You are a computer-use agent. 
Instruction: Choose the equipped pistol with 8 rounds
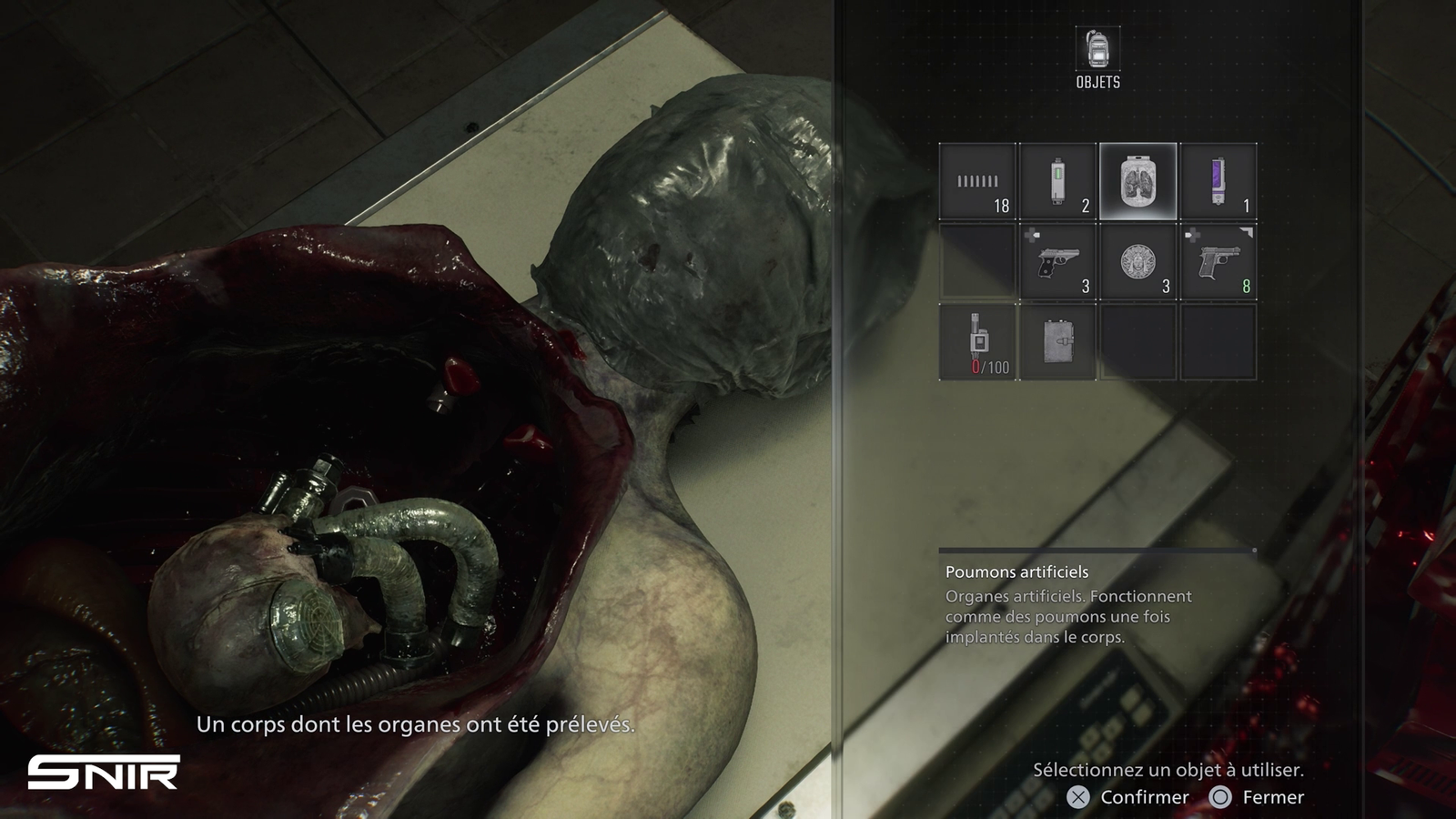1218,262
